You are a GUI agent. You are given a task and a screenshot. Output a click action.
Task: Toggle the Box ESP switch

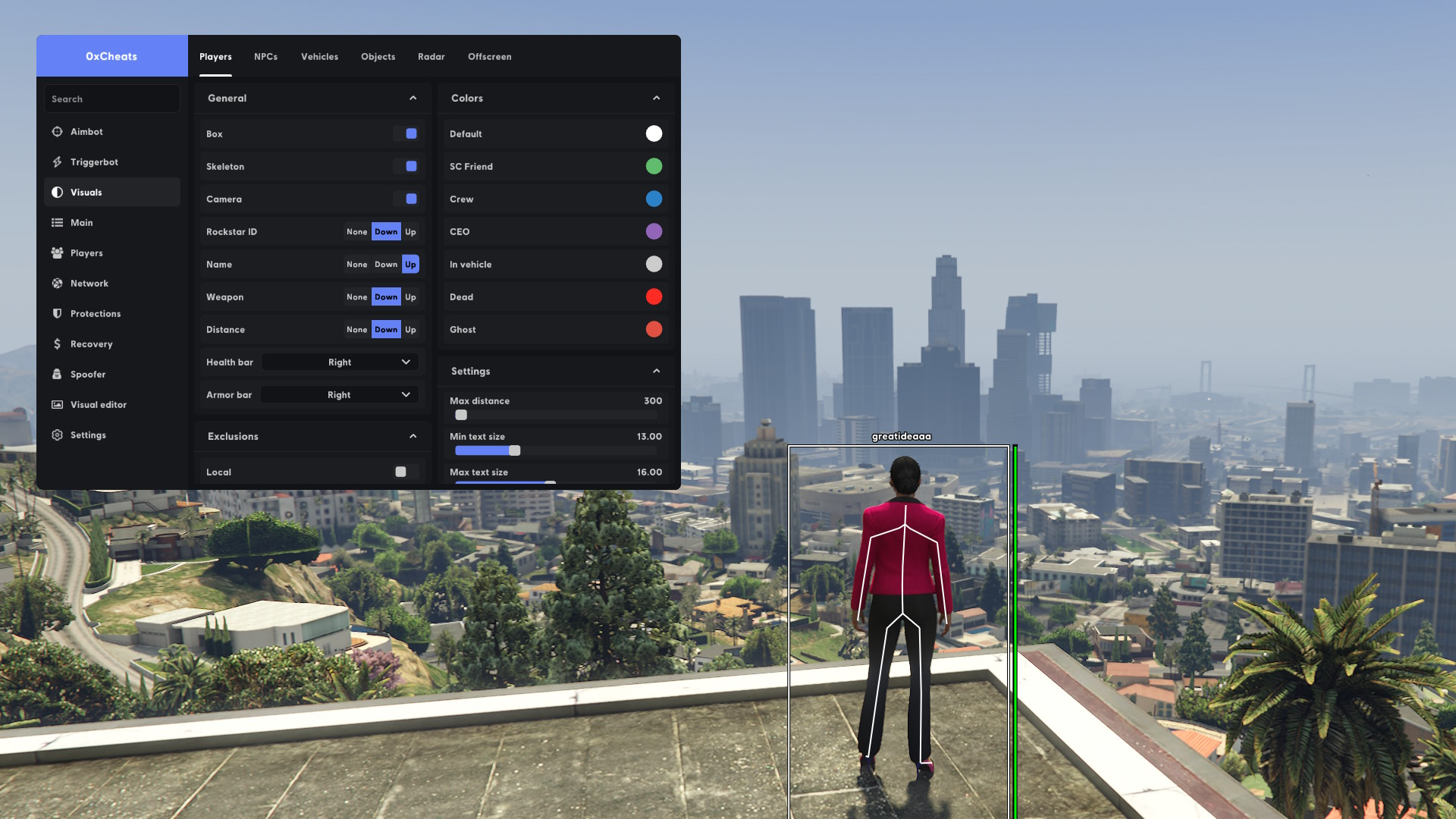409,133
